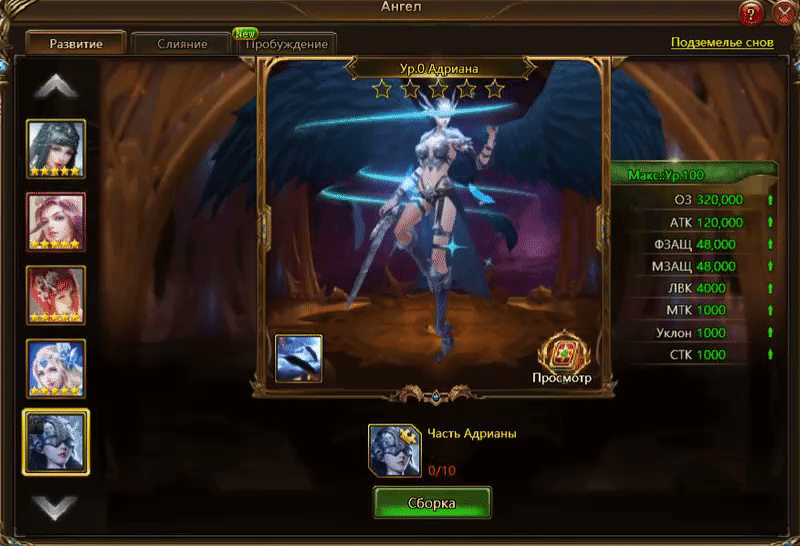Select the green-haired angel portrait
Screen dimensions: 800x546
coord(56,149)
